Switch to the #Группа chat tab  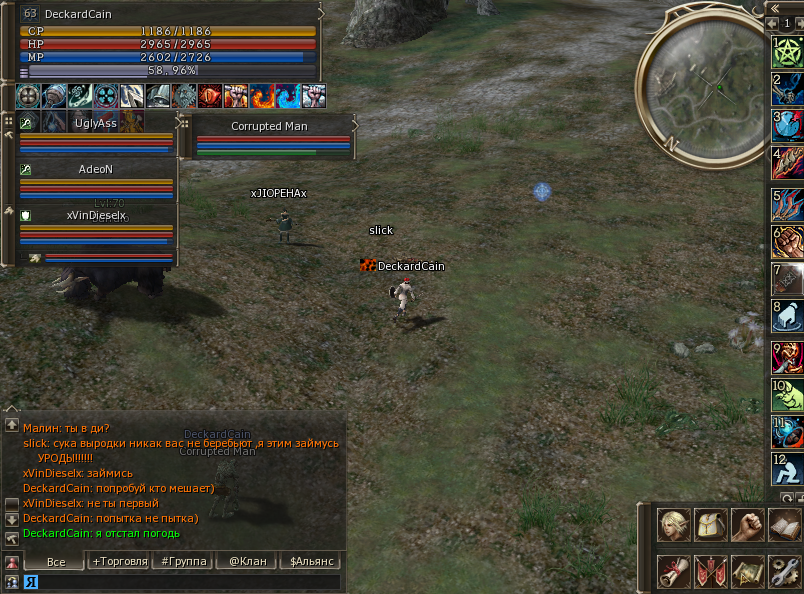click(184, 562)
